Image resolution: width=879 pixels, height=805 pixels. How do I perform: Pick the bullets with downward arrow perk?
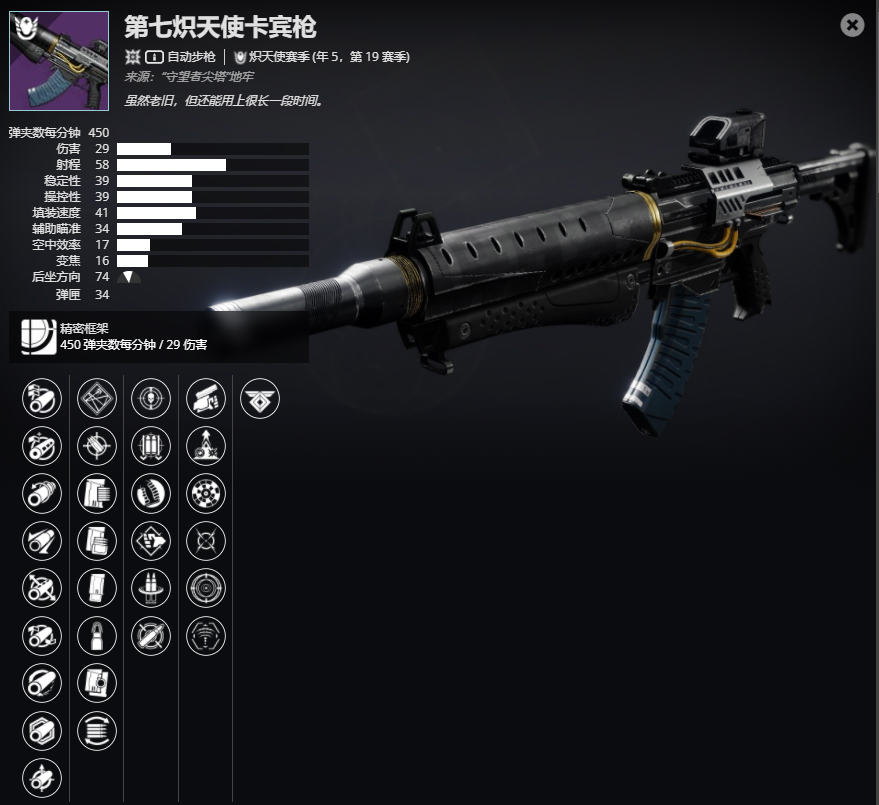151,447
